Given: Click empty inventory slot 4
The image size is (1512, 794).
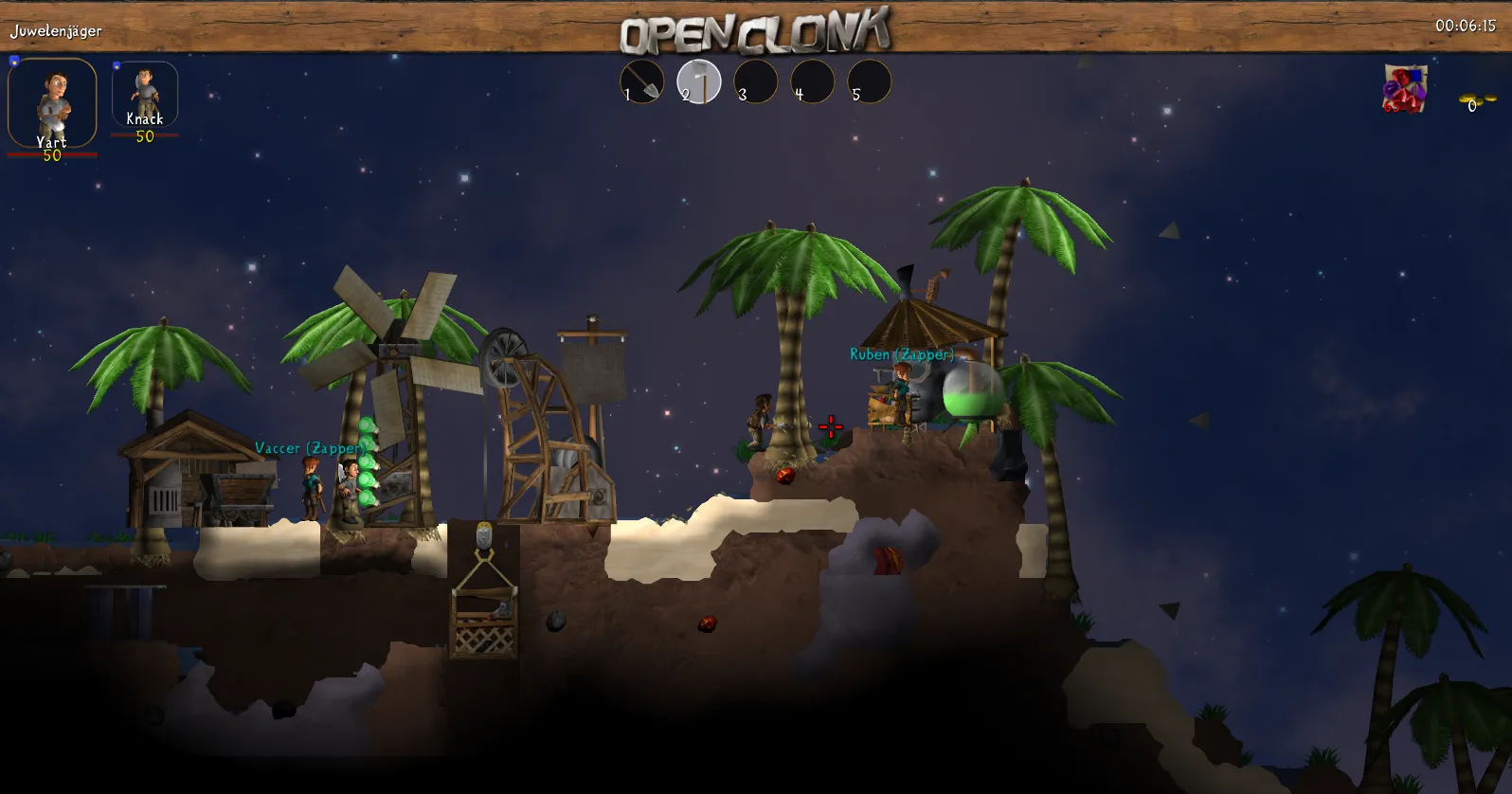Looking at the screenshot, I should click(x=812, y=82).
